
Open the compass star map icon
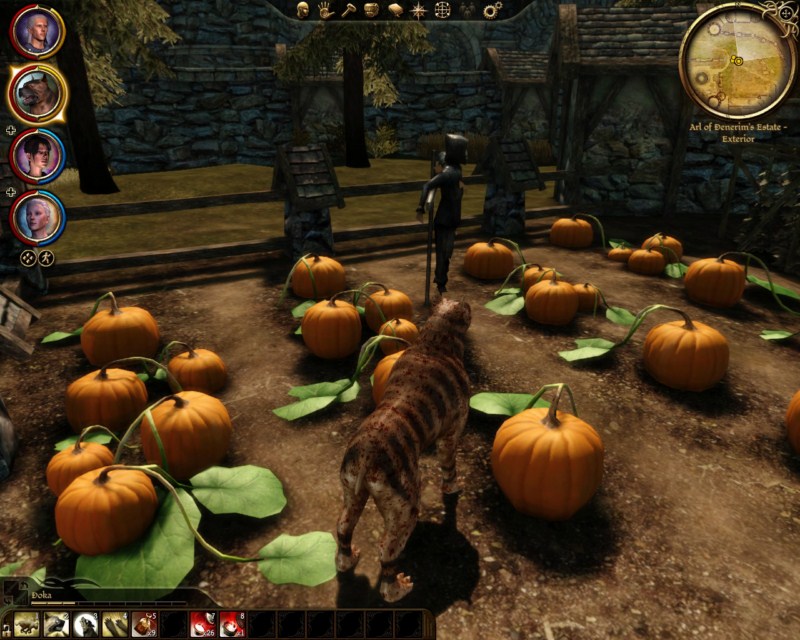[419, 10]
